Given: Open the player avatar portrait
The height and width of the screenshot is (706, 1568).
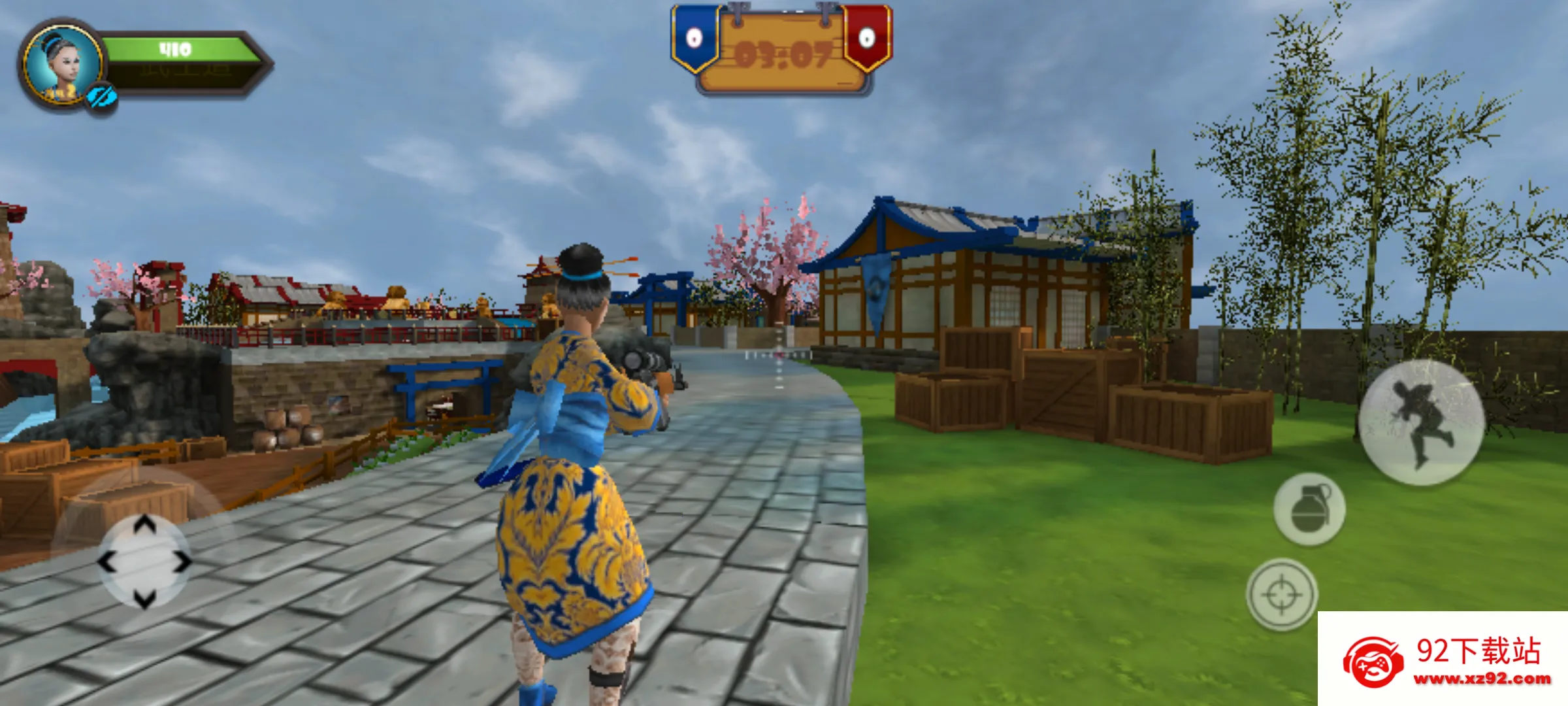Looking at the screenshot, I should (62, 62).
